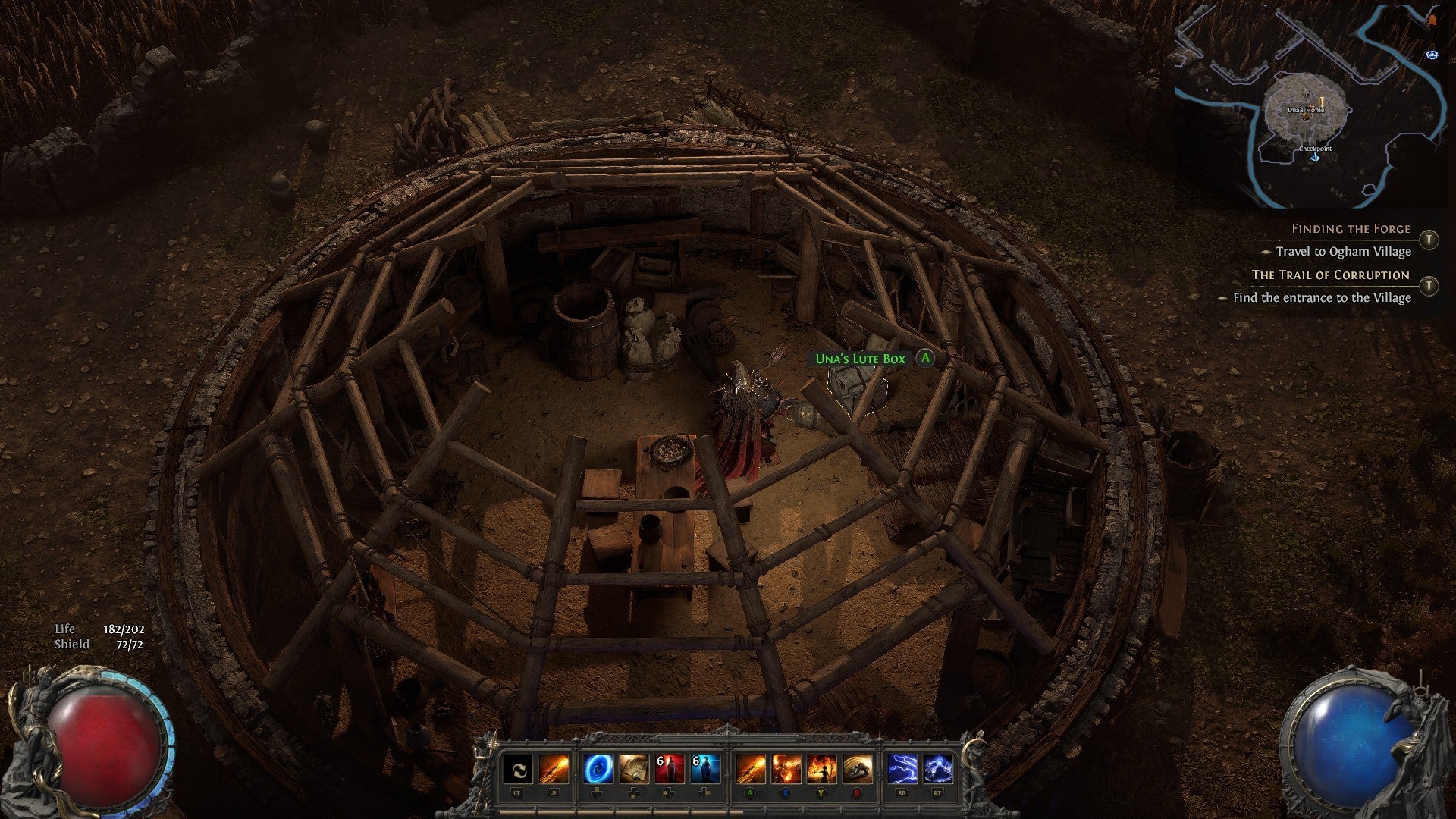
Task: Select the Una's Home label on the minimap
Action: (x=1305, y=111)
